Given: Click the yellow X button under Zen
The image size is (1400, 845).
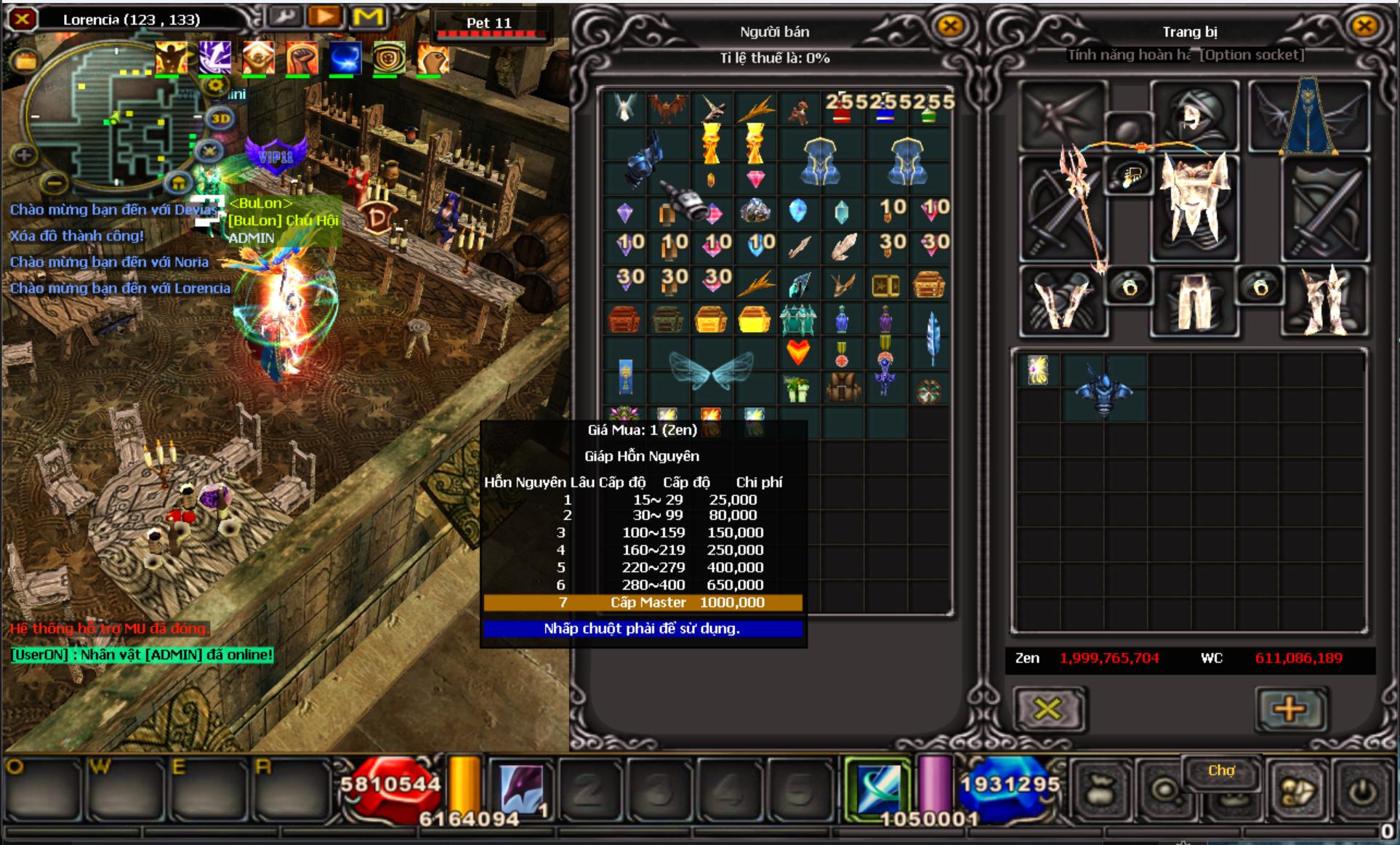Looking at the screenshot, I should click(1047, 708).
